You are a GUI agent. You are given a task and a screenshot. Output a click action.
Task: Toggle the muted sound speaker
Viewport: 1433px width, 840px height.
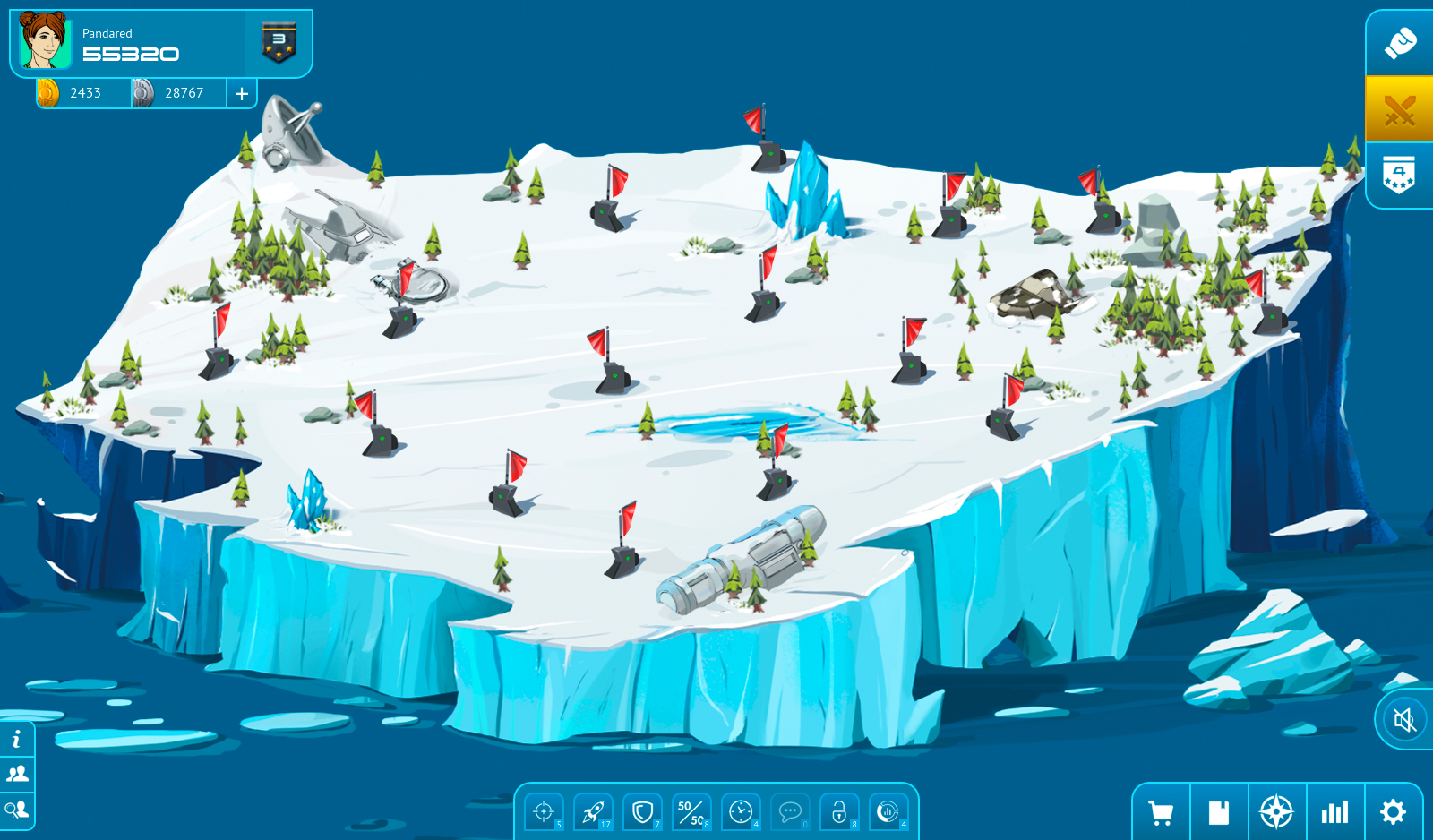[x=1403, y=719]
